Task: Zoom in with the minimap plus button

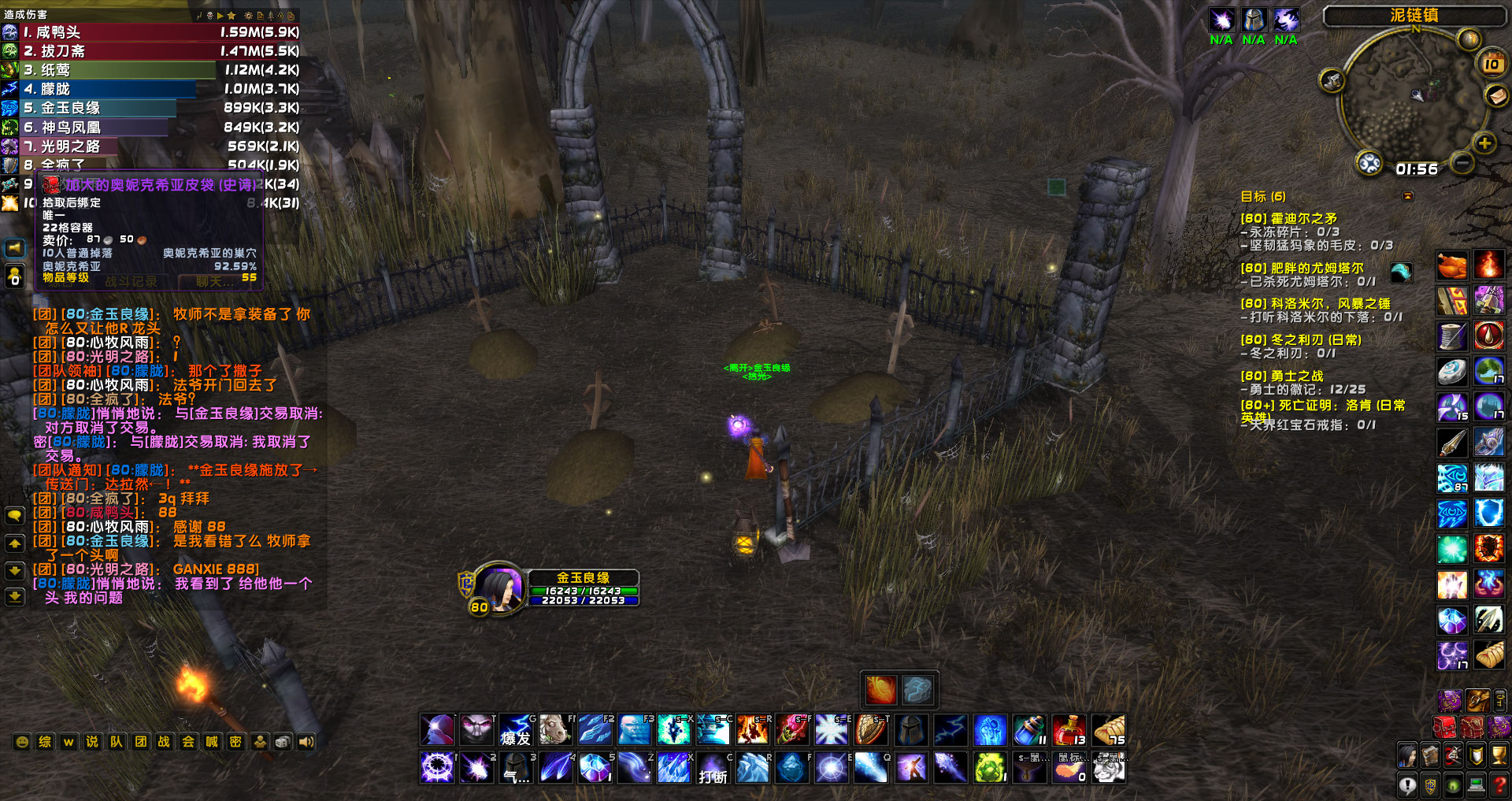Action: [1484, 143]
